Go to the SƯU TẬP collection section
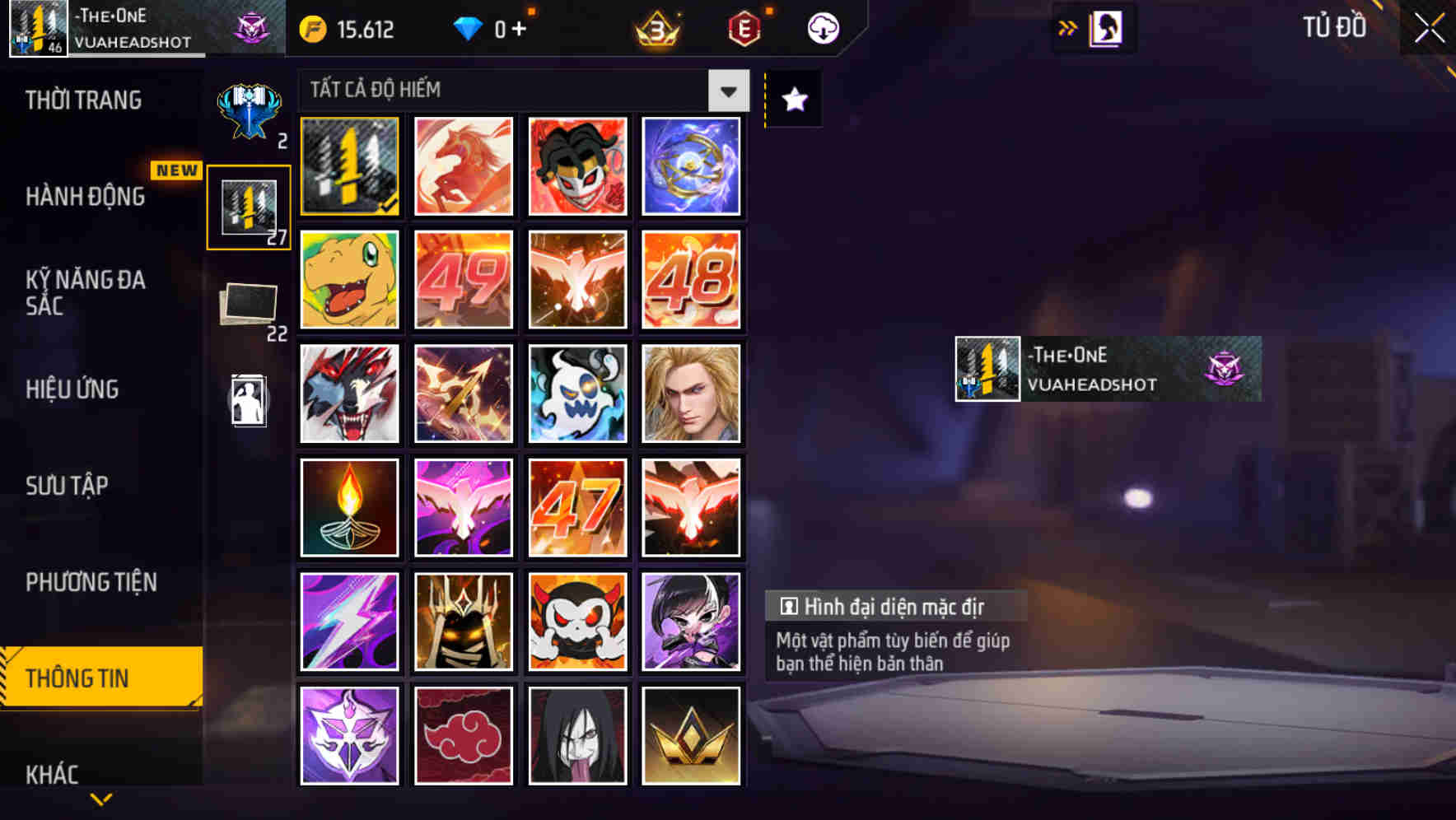Image resolution: width=1456 pixels, height=820 pixels. [x=69, y=486]
